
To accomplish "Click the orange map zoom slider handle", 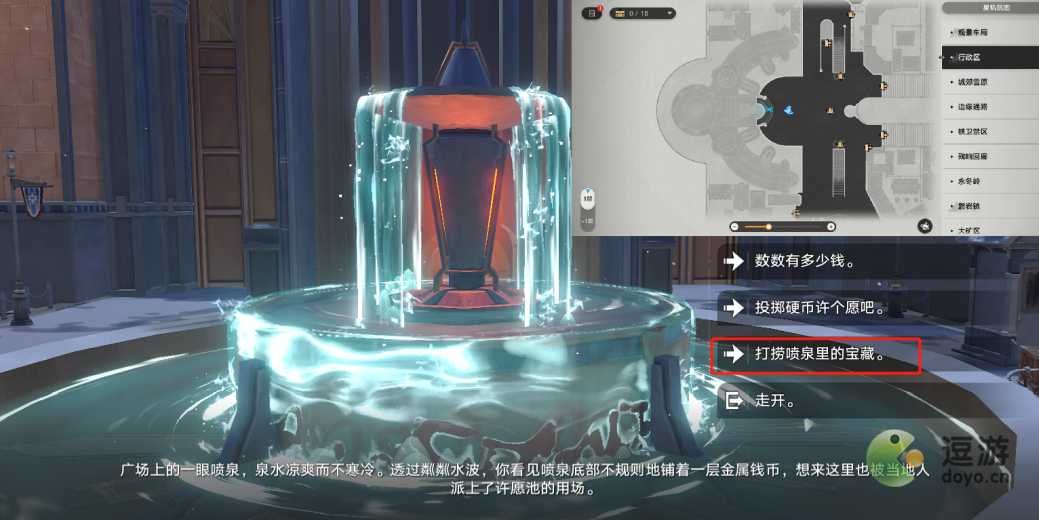I will coord(768,227).
